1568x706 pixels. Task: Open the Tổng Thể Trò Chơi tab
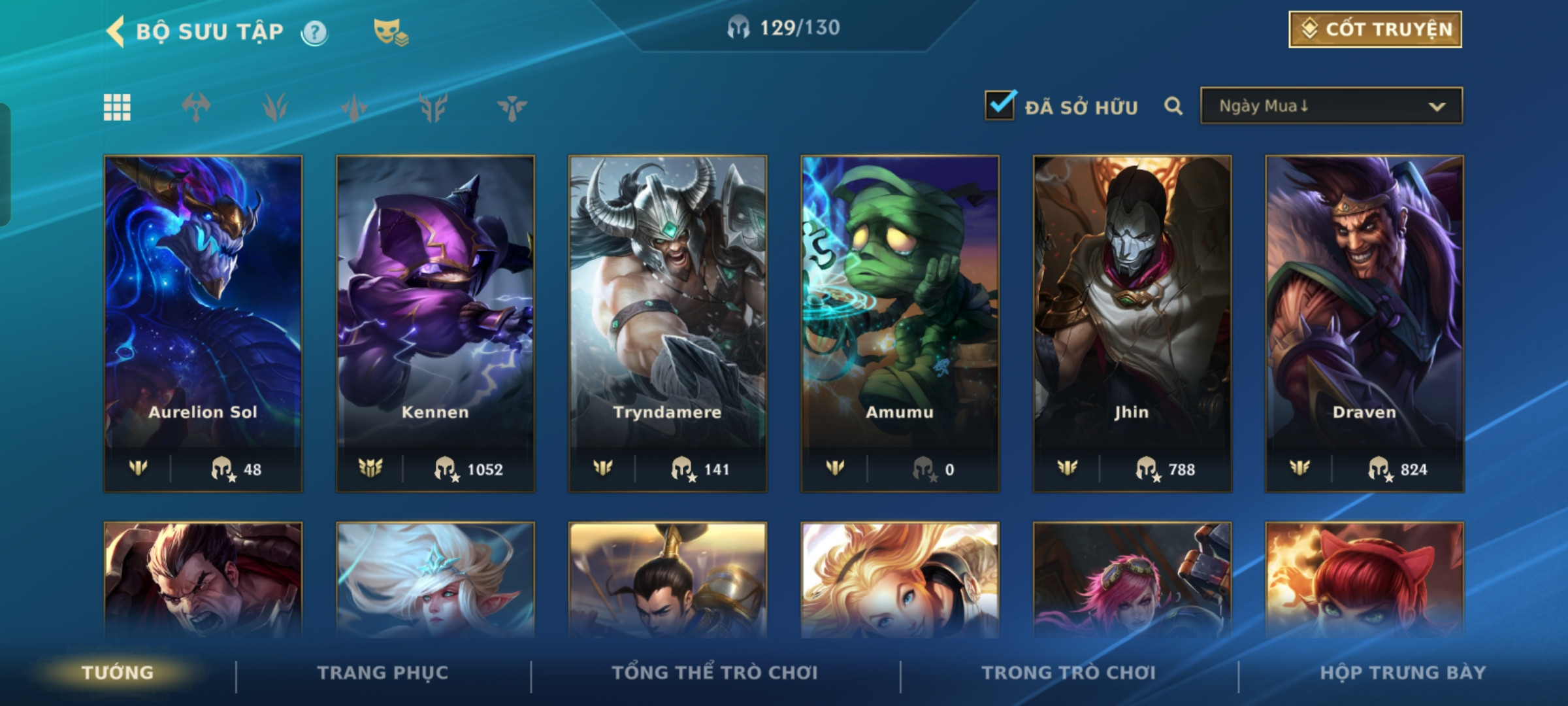click(715, 673)
